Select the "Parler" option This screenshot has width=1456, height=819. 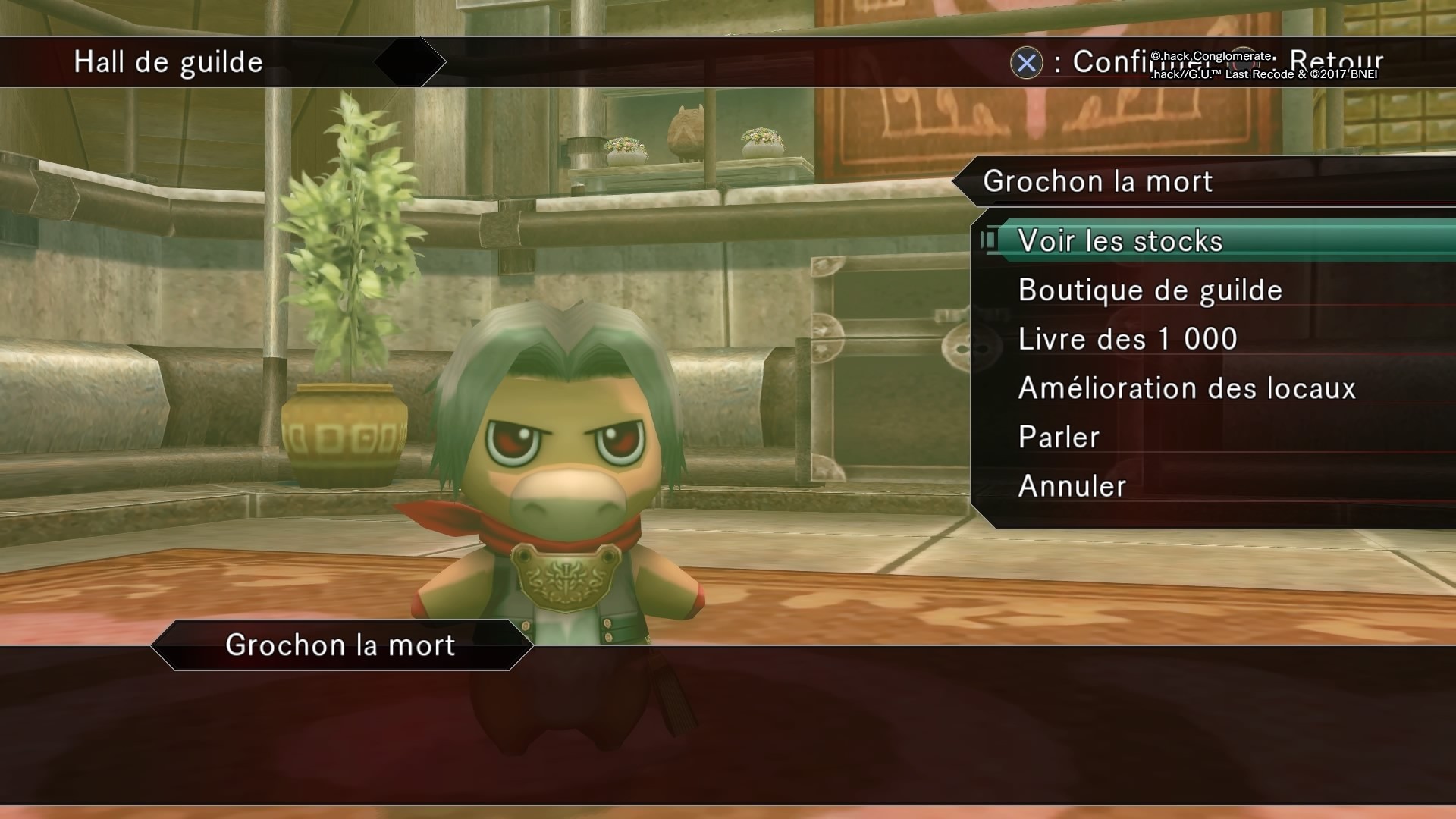point(1057,437)
